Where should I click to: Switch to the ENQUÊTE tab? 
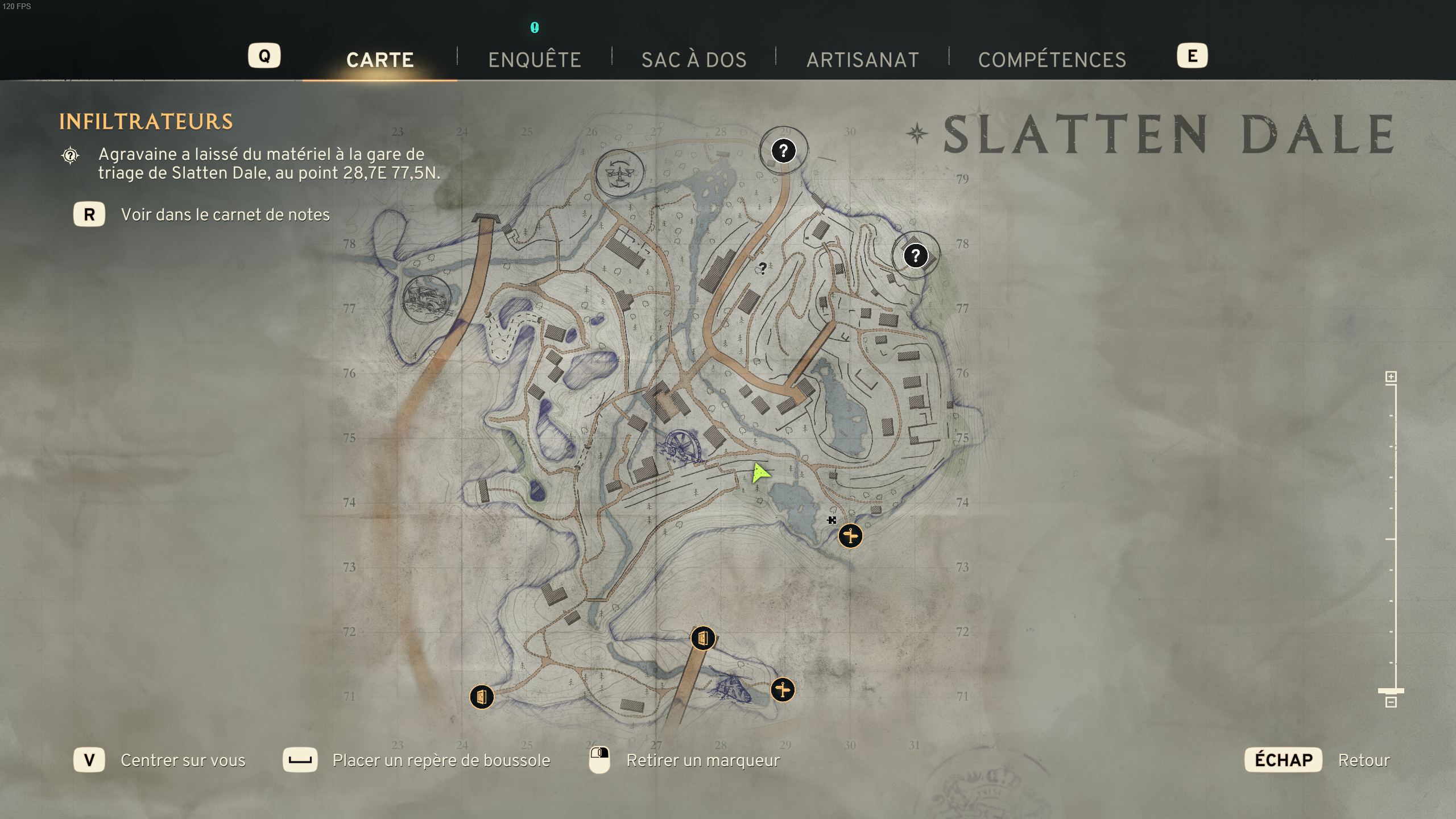click(x=535, y=59)
